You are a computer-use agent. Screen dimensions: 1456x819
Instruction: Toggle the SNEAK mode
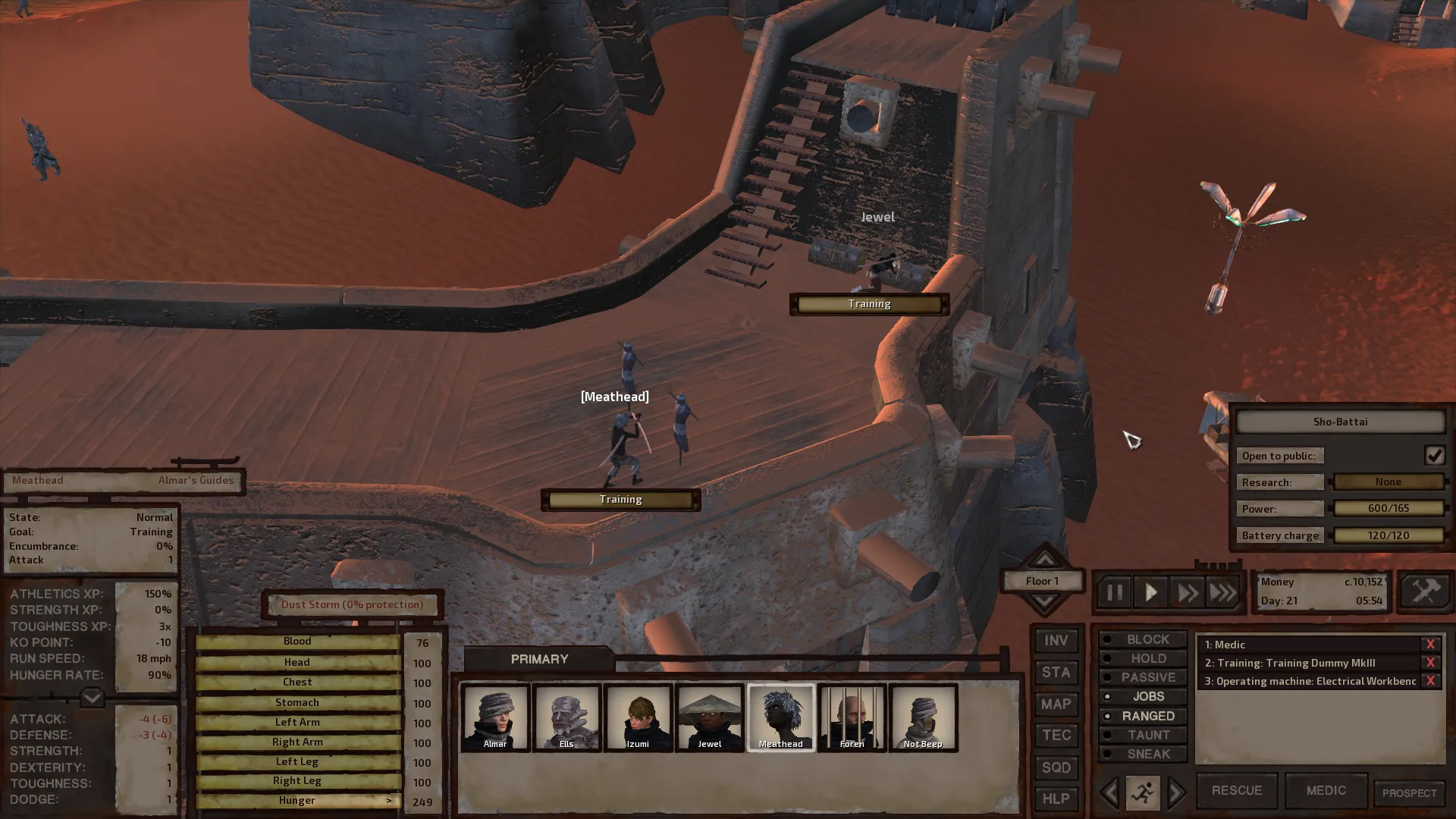click(x=1143, y=754)
